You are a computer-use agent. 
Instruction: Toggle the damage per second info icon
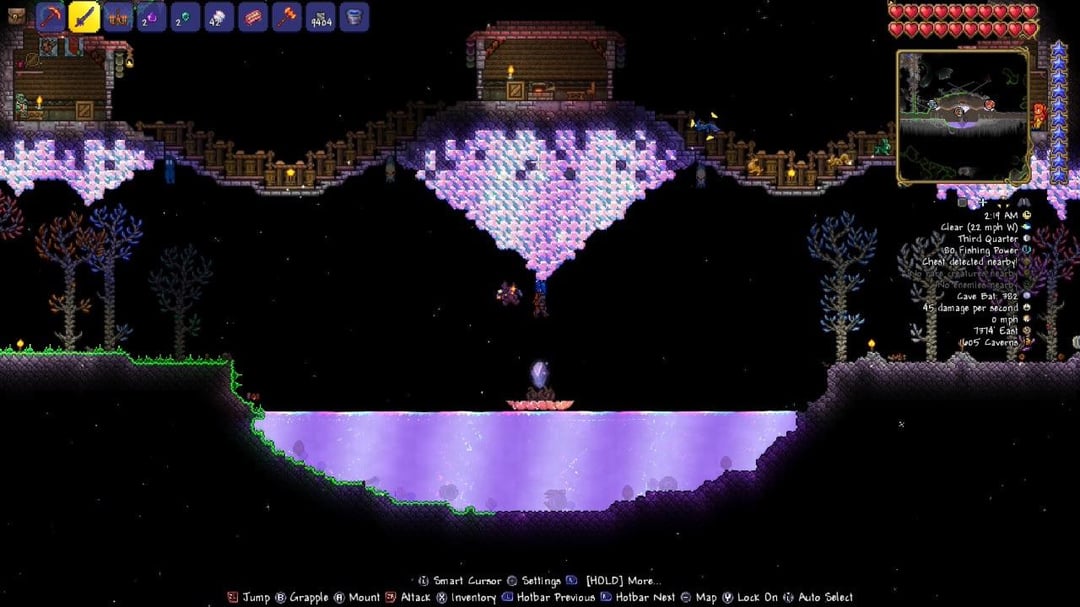(1027, 308)
